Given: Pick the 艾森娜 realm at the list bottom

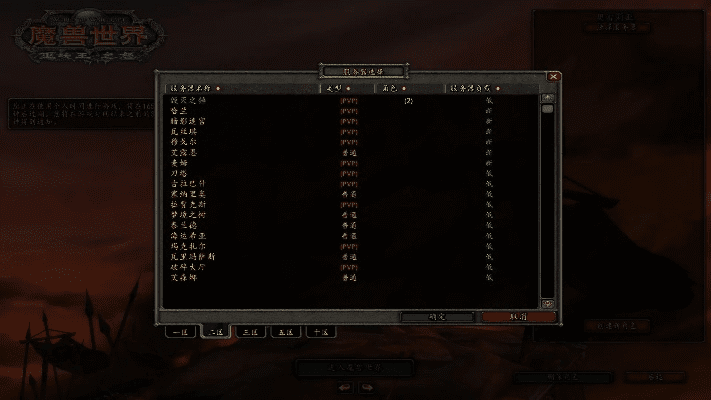Looking at the screenshot, I should [x=184, y=278].
